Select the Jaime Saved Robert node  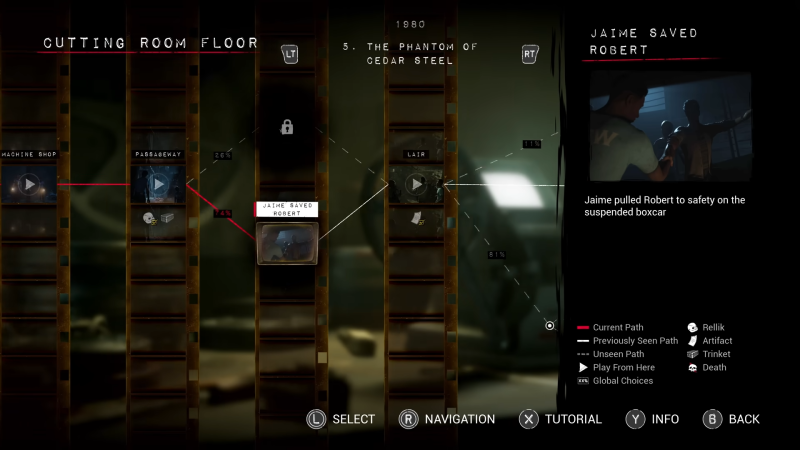click(287, 241)
